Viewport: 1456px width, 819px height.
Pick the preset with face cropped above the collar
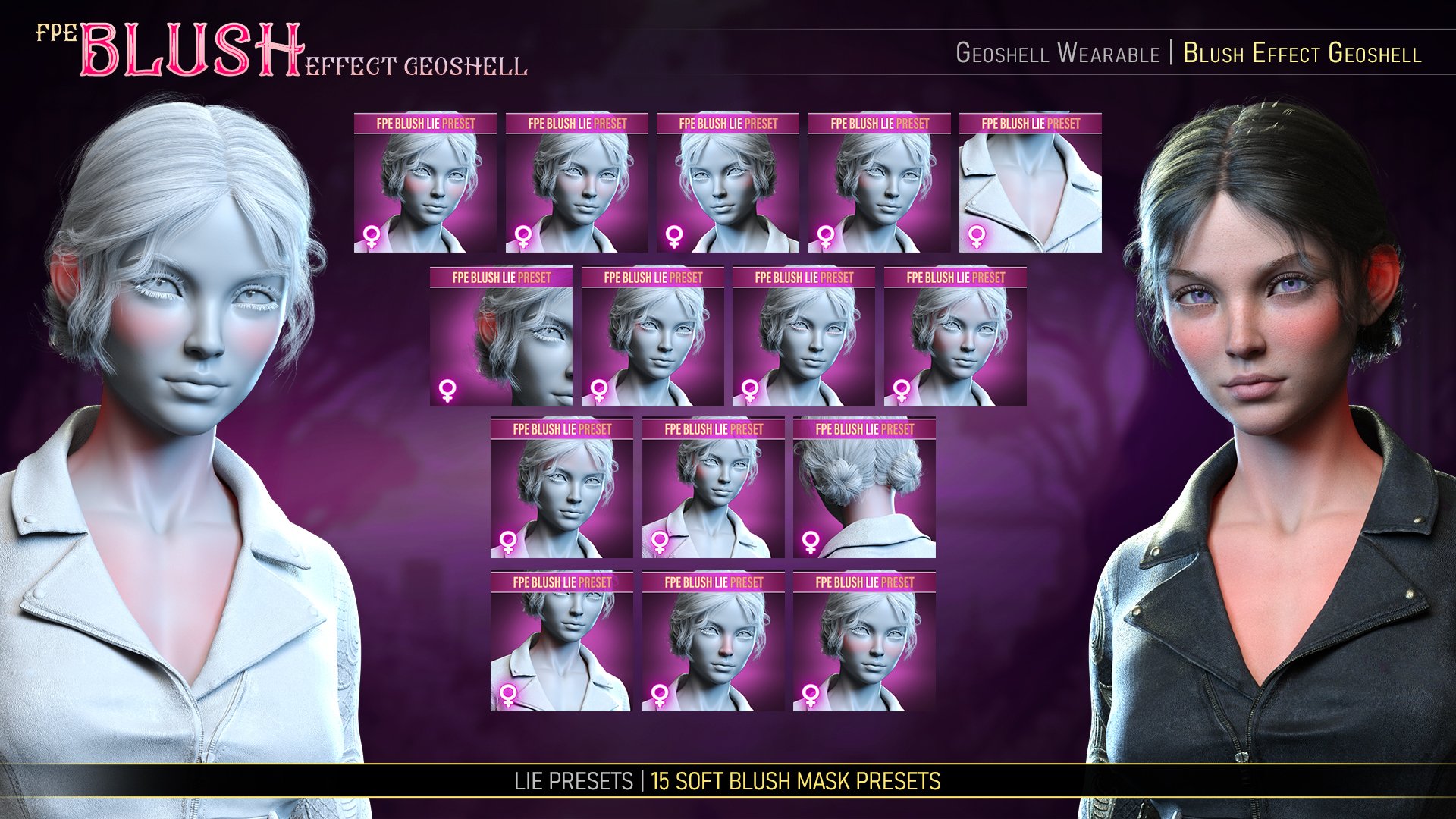tap(561, 642)
